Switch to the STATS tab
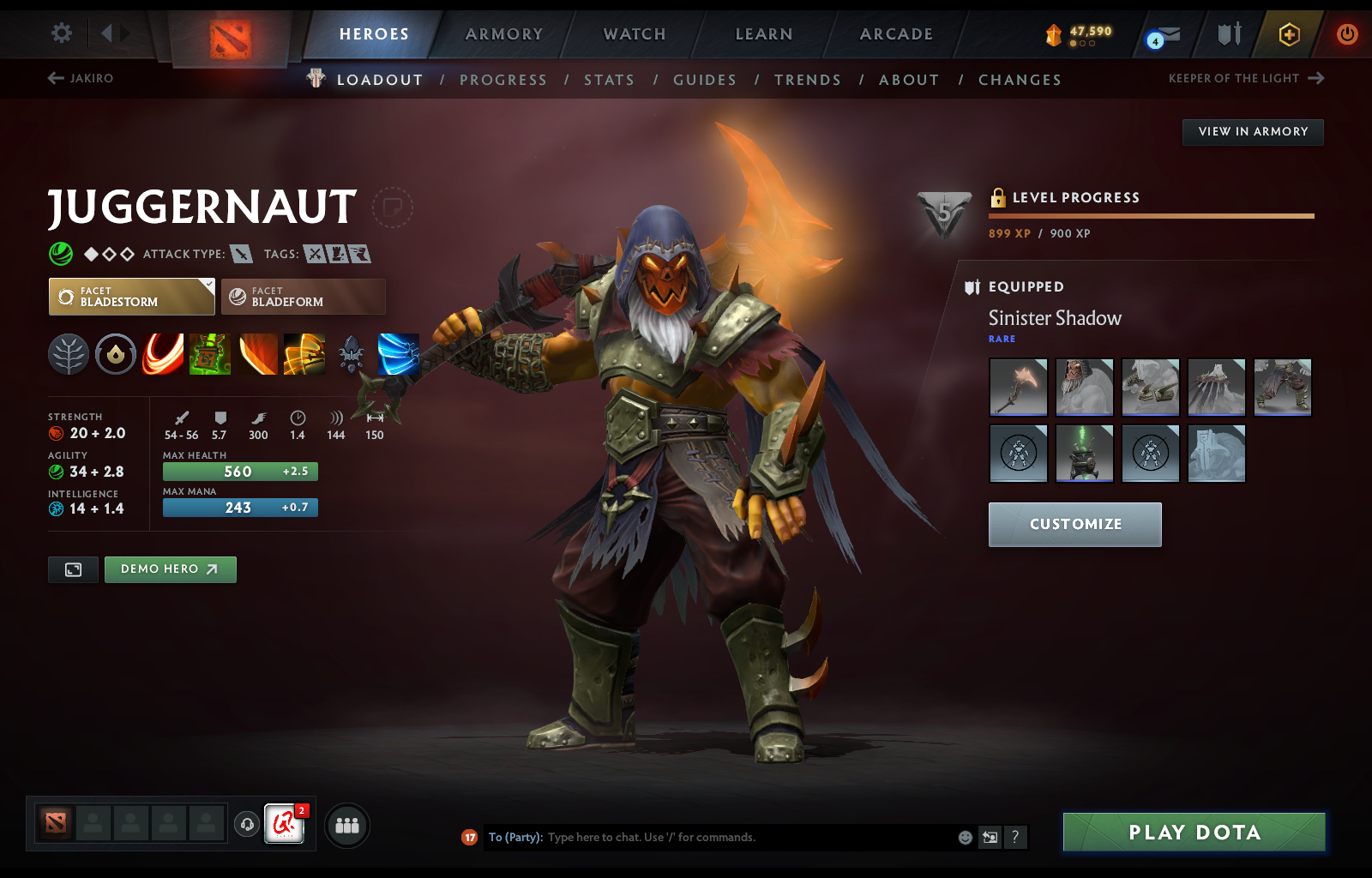The height and width of the screenshot is (878, 1372). click(609, 79)
